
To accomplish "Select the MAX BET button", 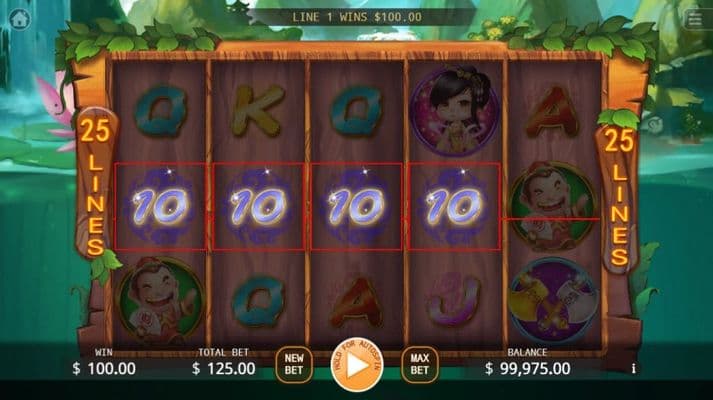I will [419, 363].
